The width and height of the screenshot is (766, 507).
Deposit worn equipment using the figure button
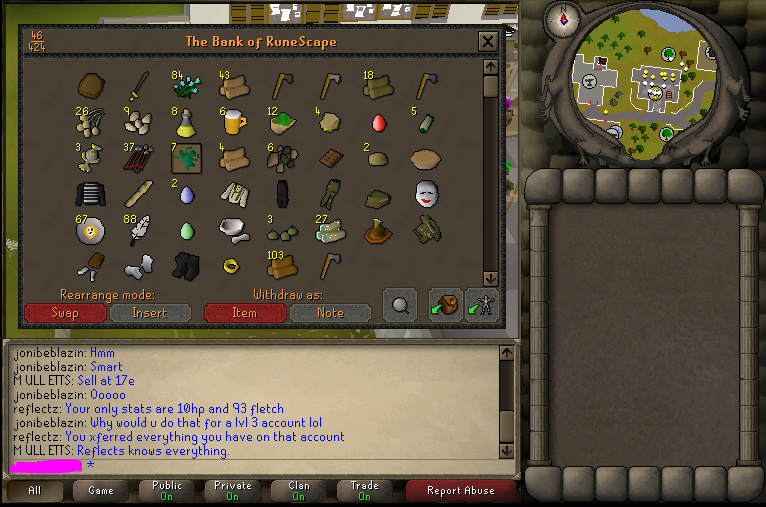[x=482, y=306]
